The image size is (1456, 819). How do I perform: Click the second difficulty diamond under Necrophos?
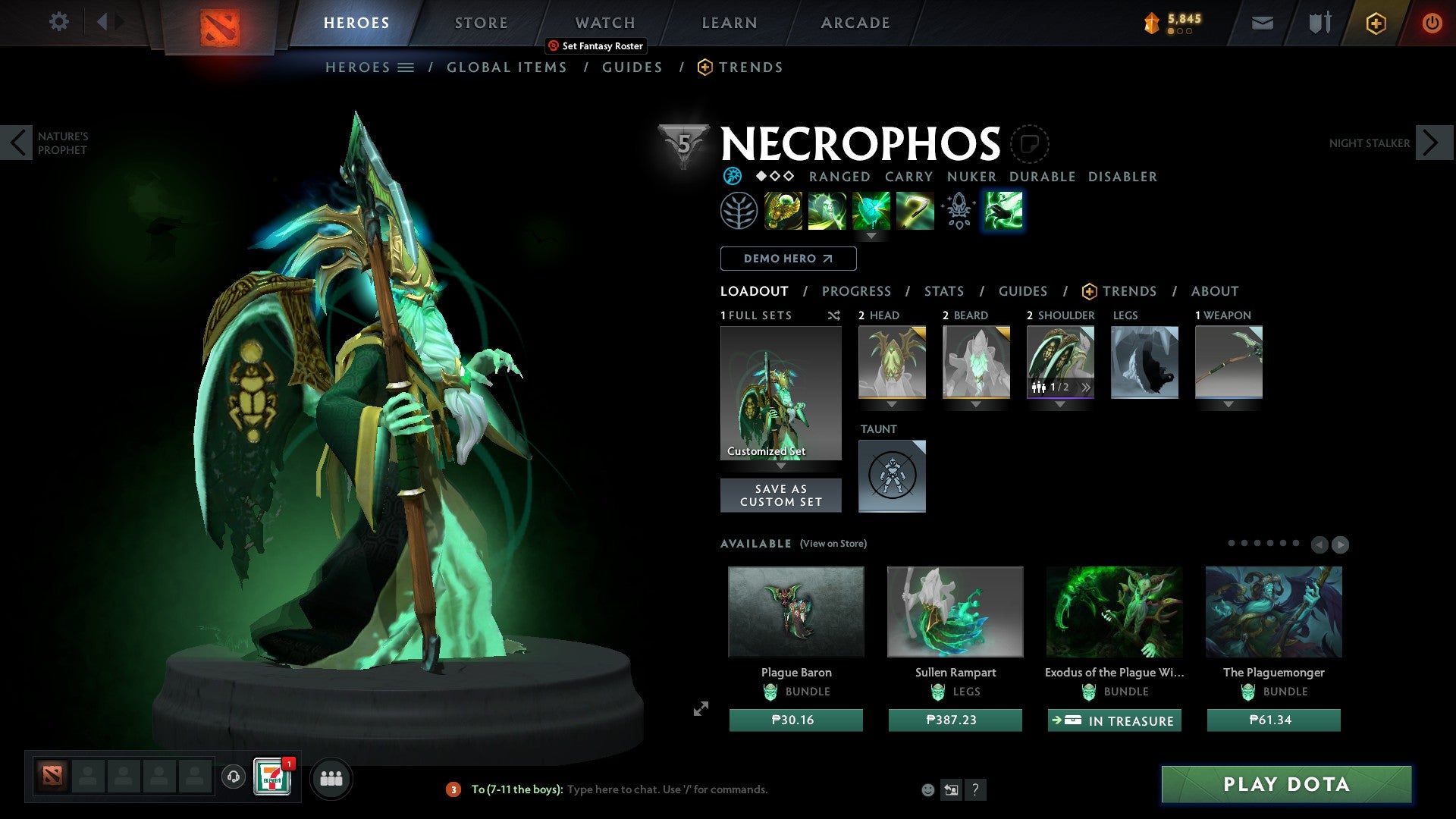pyautogui.click(x=774, y=176)
